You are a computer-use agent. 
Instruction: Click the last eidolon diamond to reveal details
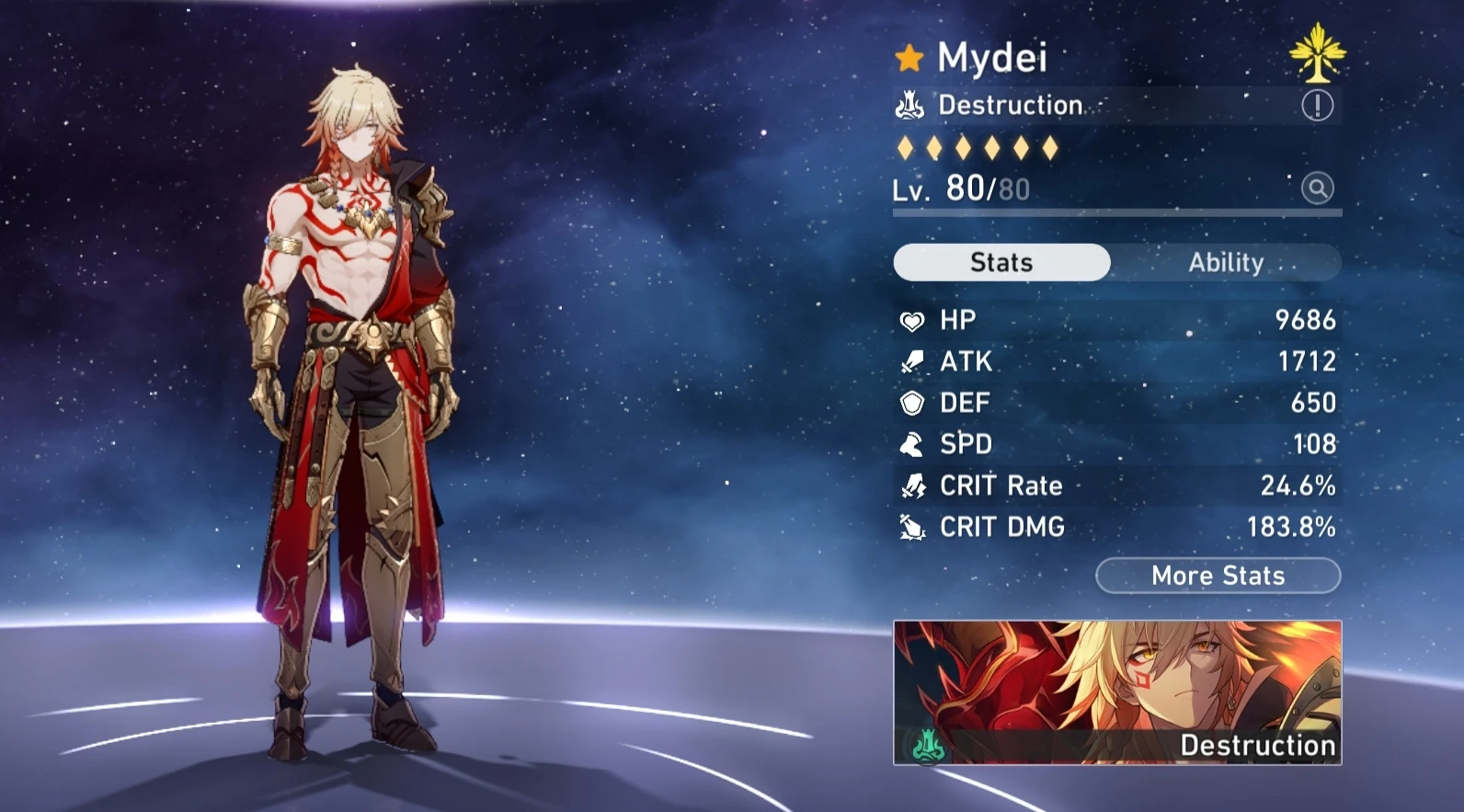1051,145
